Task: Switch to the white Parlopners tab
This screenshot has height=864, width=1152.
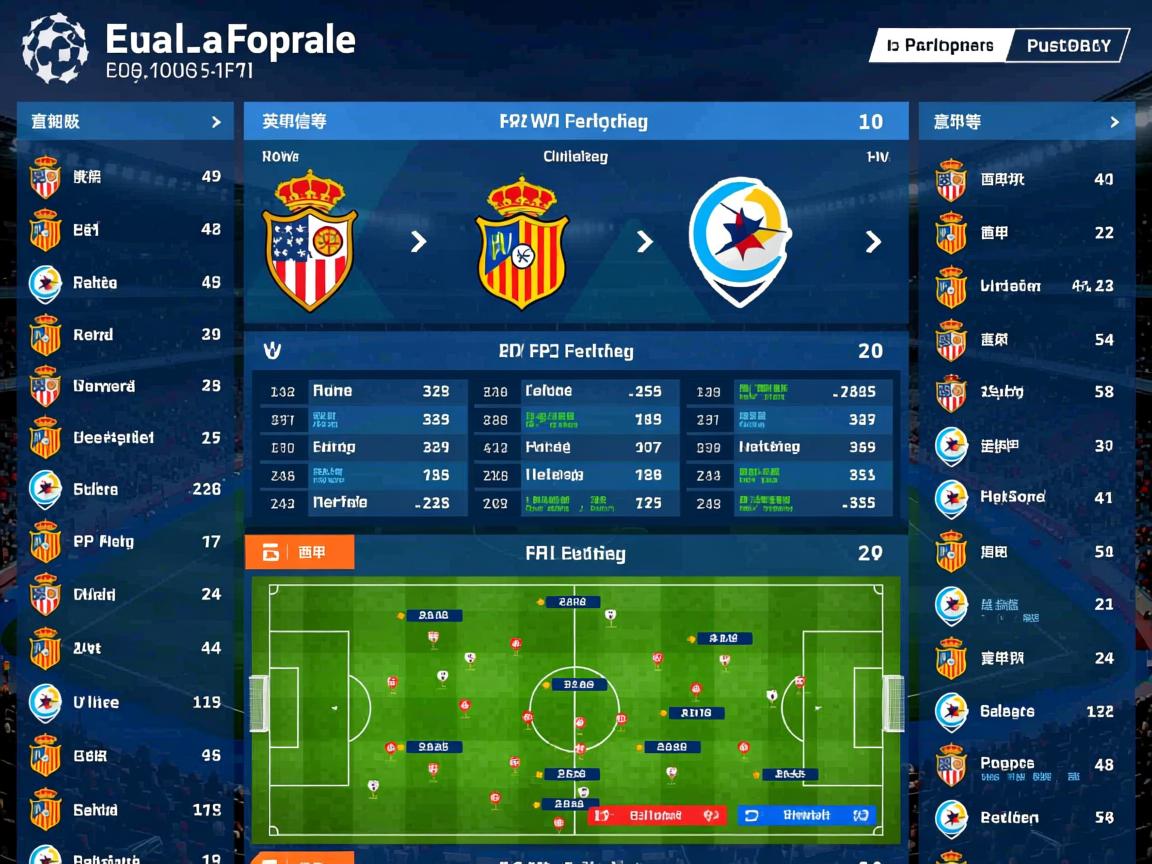Action: [939, 45]
